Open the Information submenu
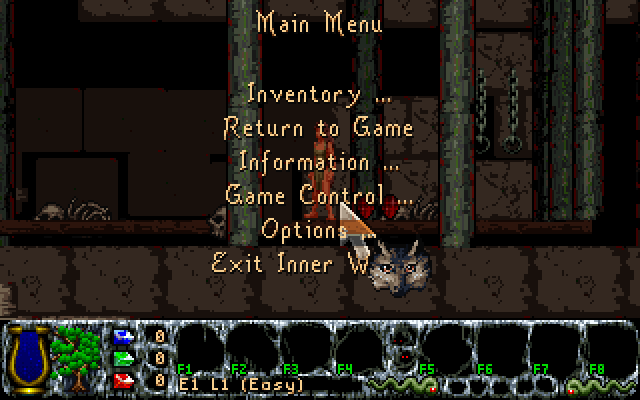This screenshot has width=640, height=400. (x=318, y=161)
